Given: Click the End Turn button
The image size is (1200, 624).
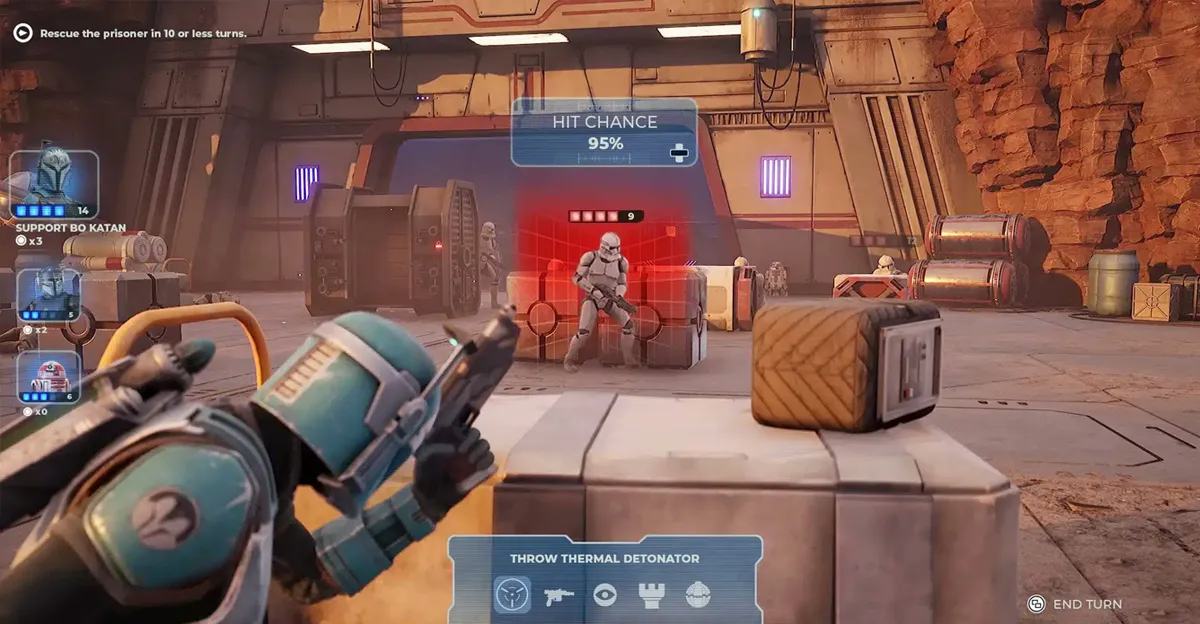Looking at the screenshot, I should pyautogui.click(x=1075, y=604).
